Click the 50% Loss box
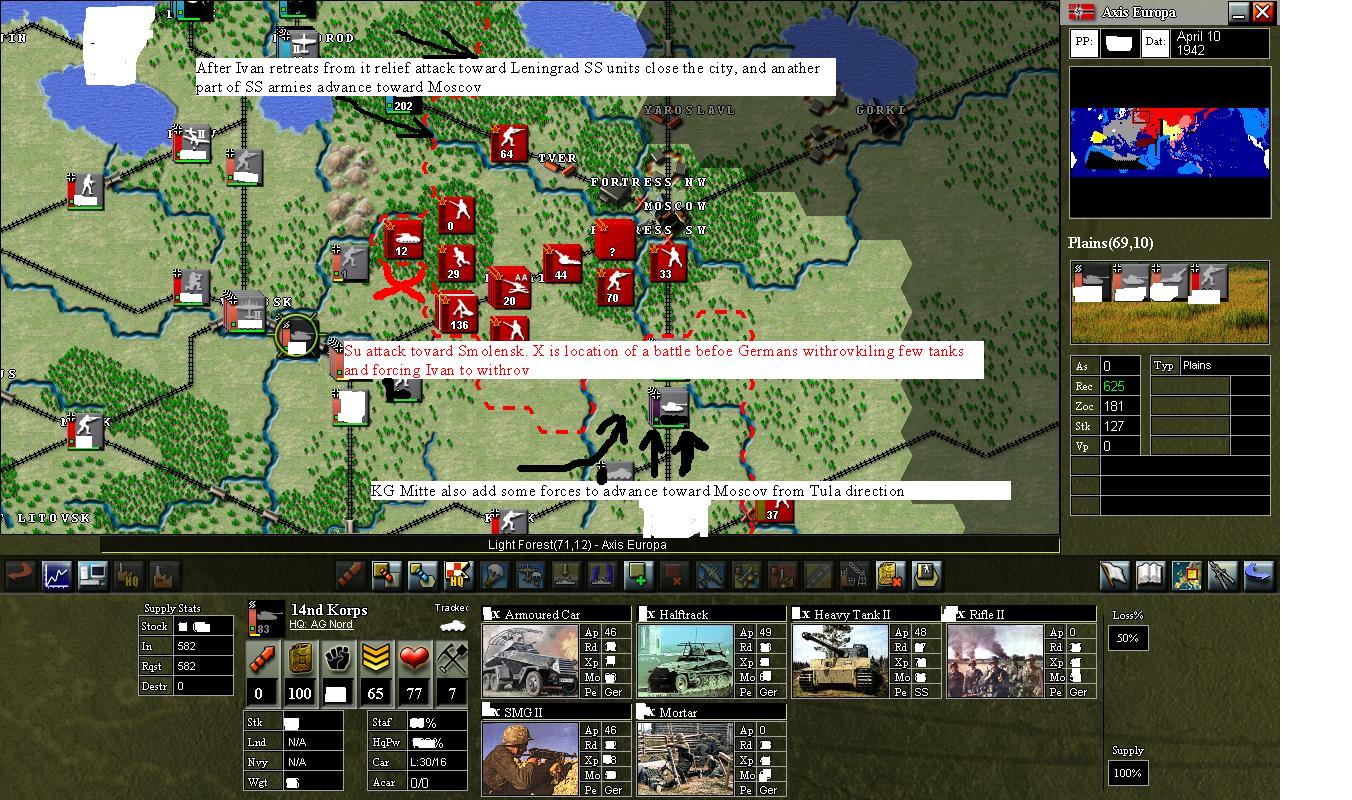Screen dimensions: 1352x800 (1128, 637)
